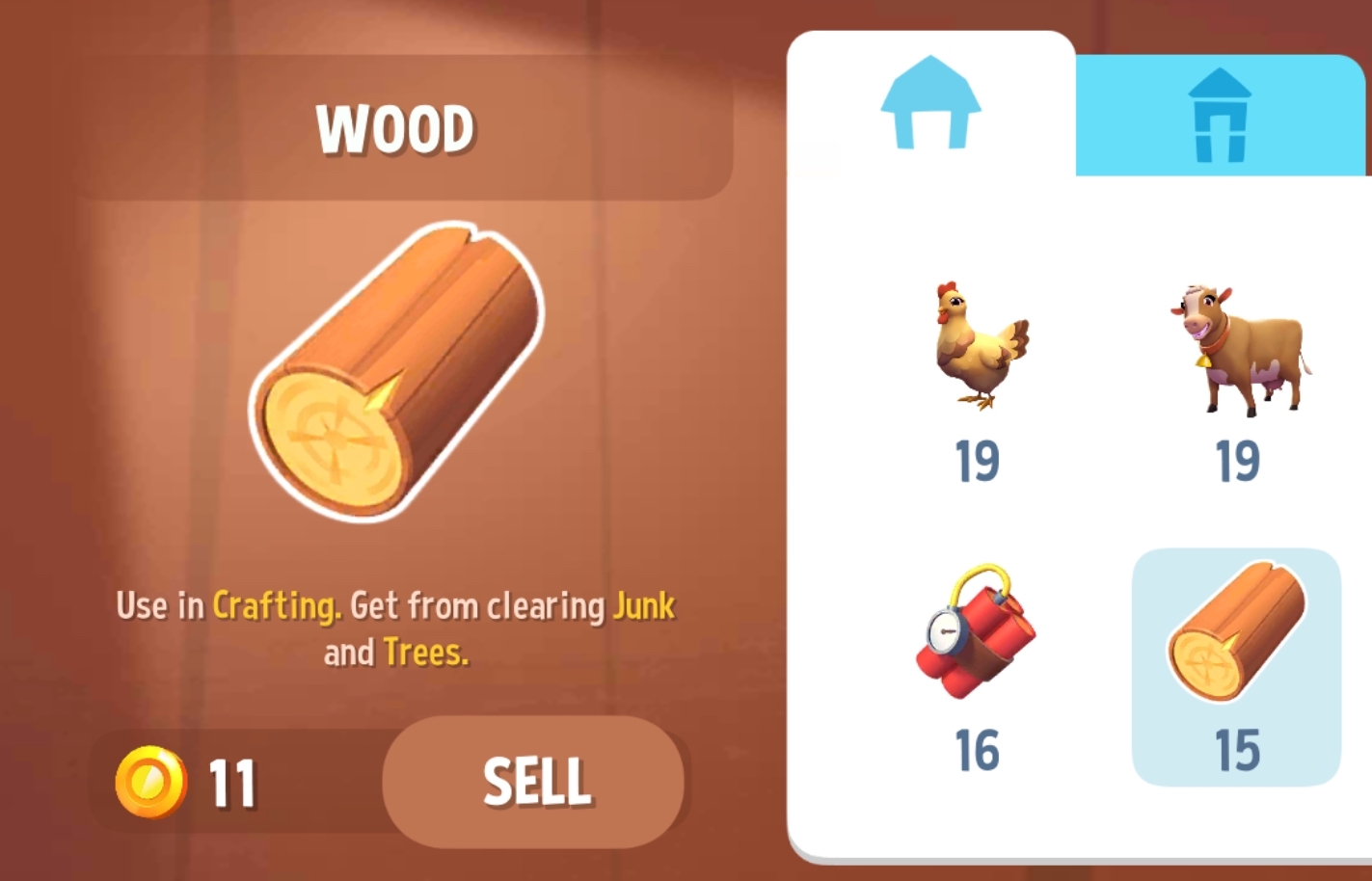1372x881 pixels.
Task: Switch to the barn tab
Action: click(930, 104)
